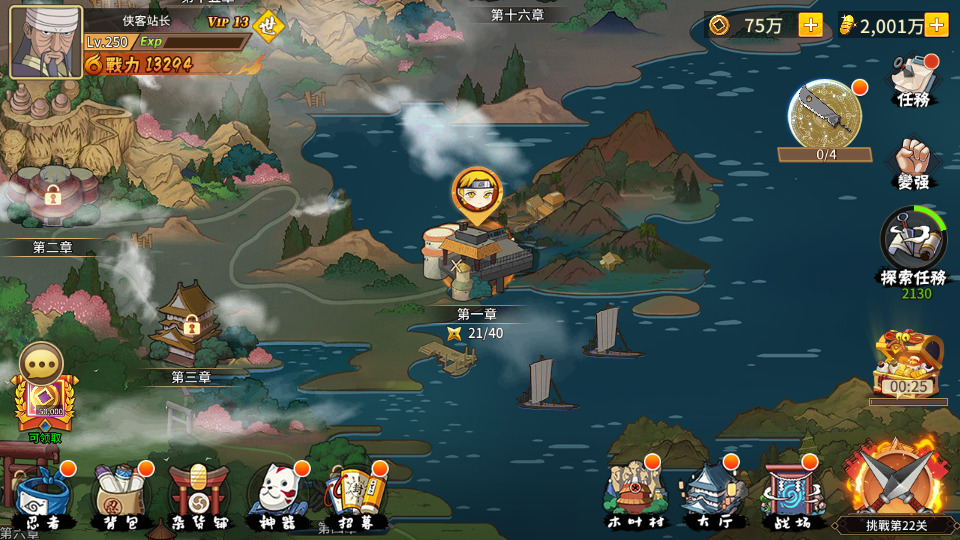The width and height of the screenshot is (960, 540).
Task: Open the 探索任務 exploration missions
Action: pyautogui.click(x=912, y=246)
